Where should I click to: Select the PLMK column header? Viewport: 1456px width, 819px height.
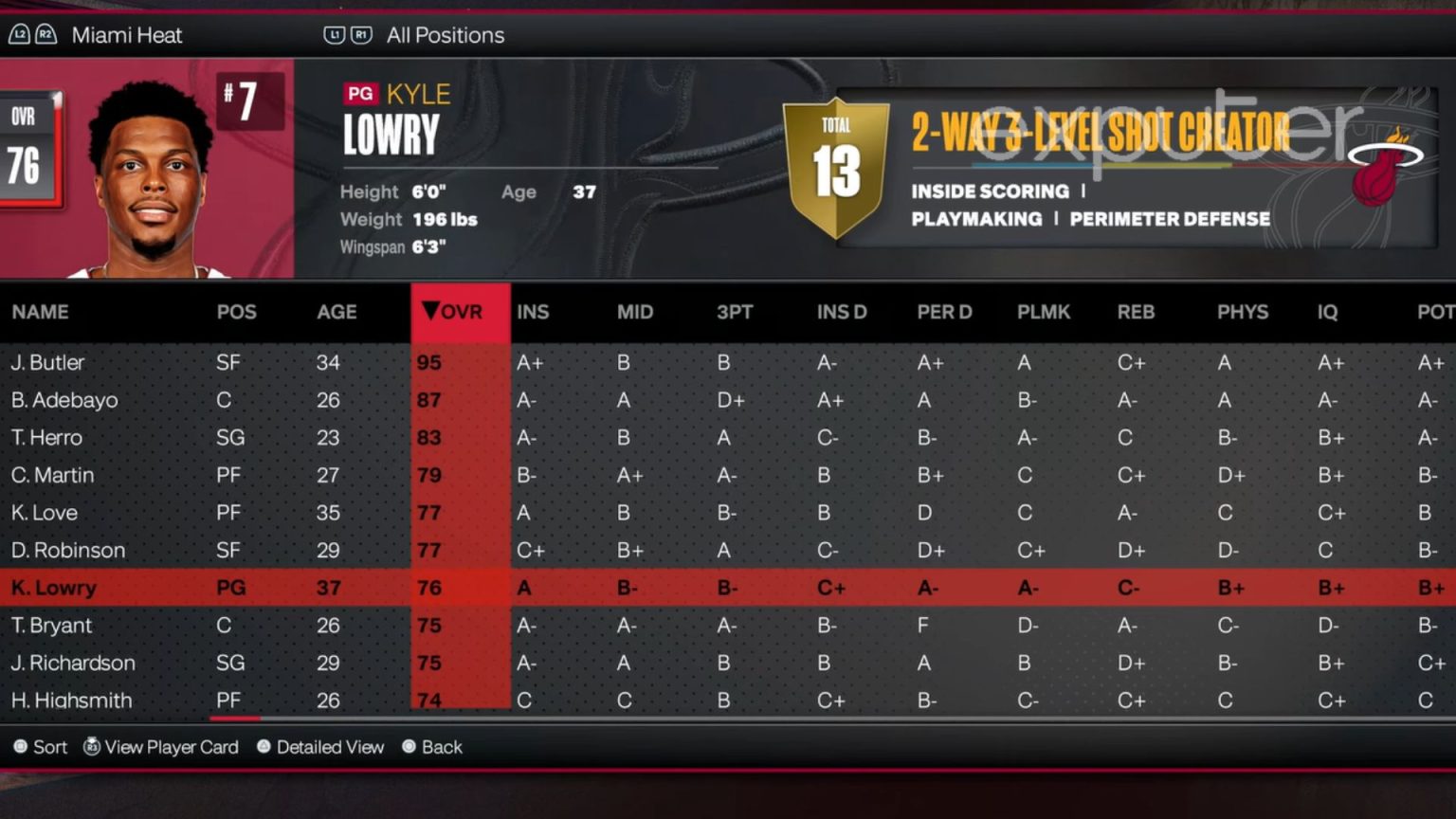1044,311
